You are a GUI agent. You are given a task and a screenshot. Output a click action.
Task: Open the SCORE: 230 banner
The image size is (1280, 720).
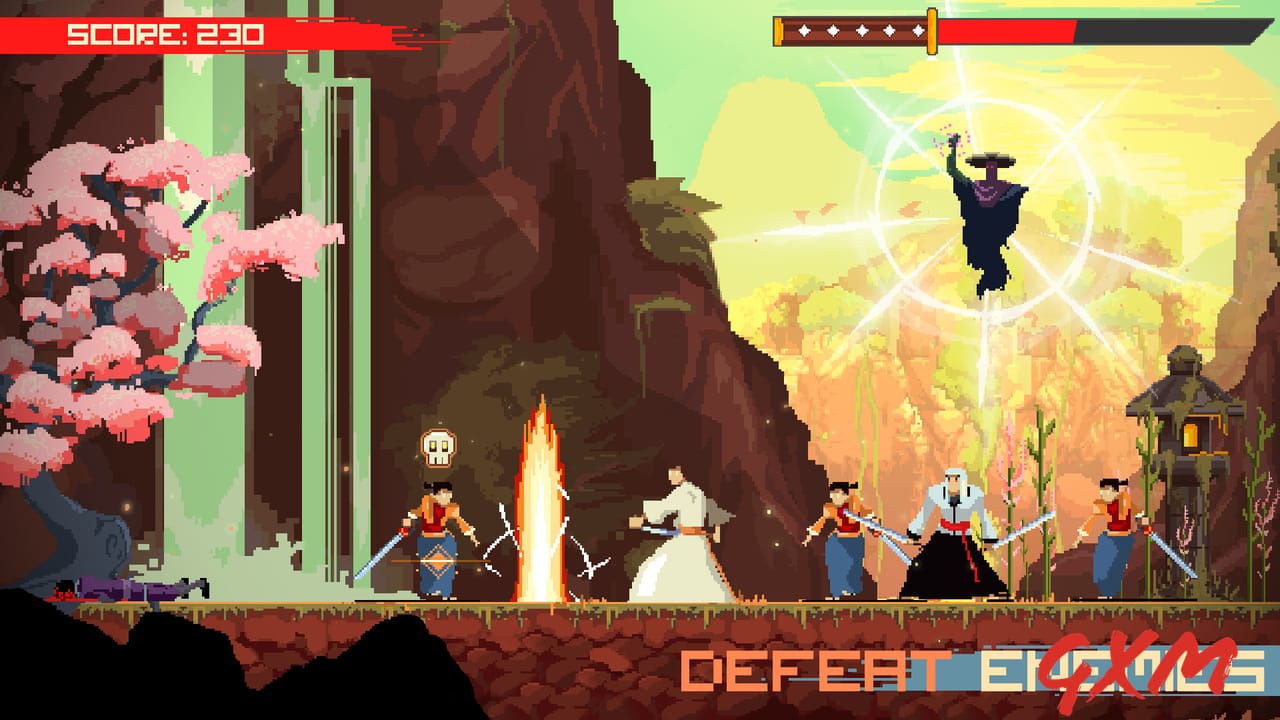[x=165, y=33]
